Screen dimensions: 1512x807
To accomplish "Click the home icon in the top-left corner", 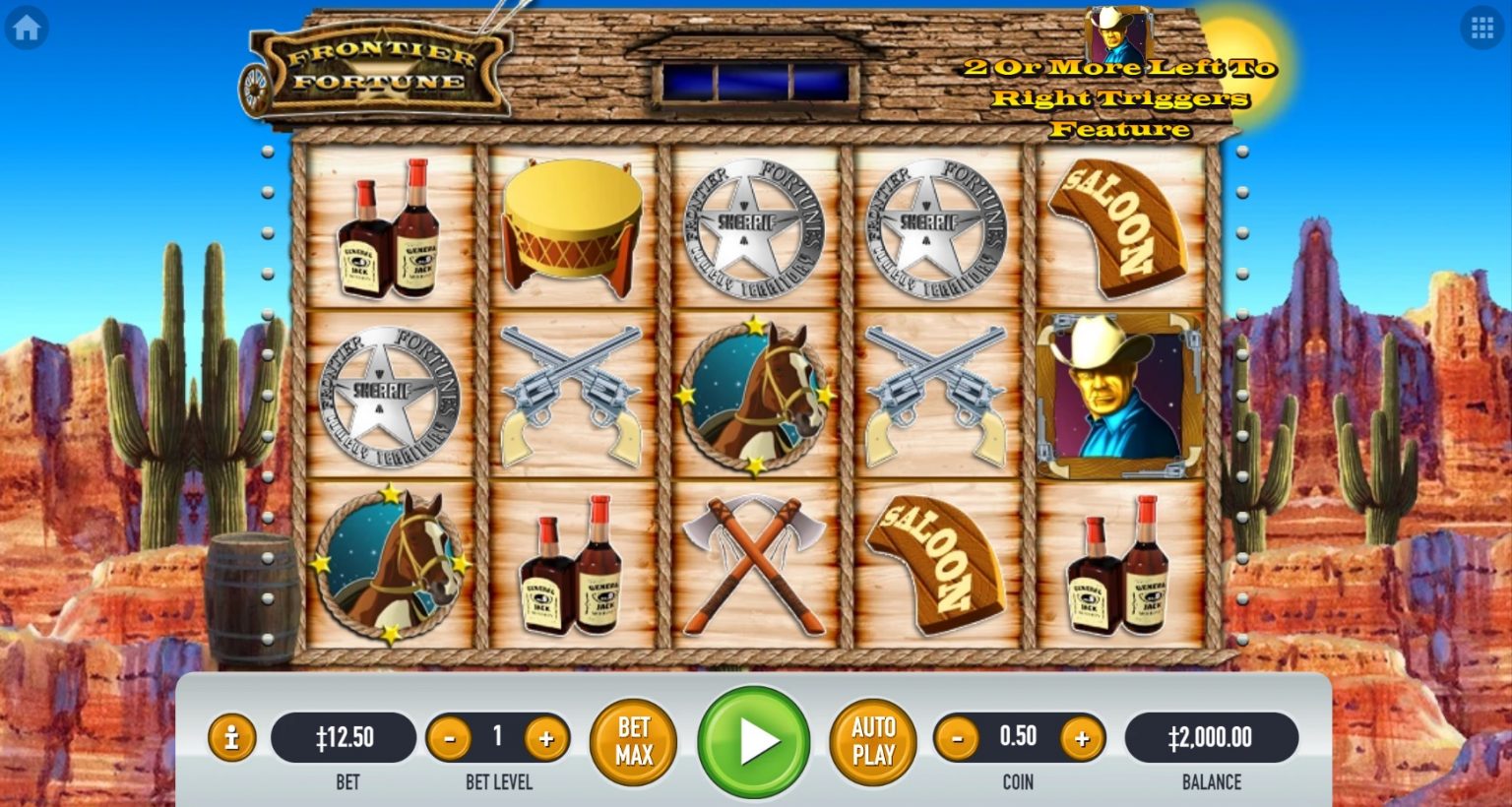I will (27, 27).
